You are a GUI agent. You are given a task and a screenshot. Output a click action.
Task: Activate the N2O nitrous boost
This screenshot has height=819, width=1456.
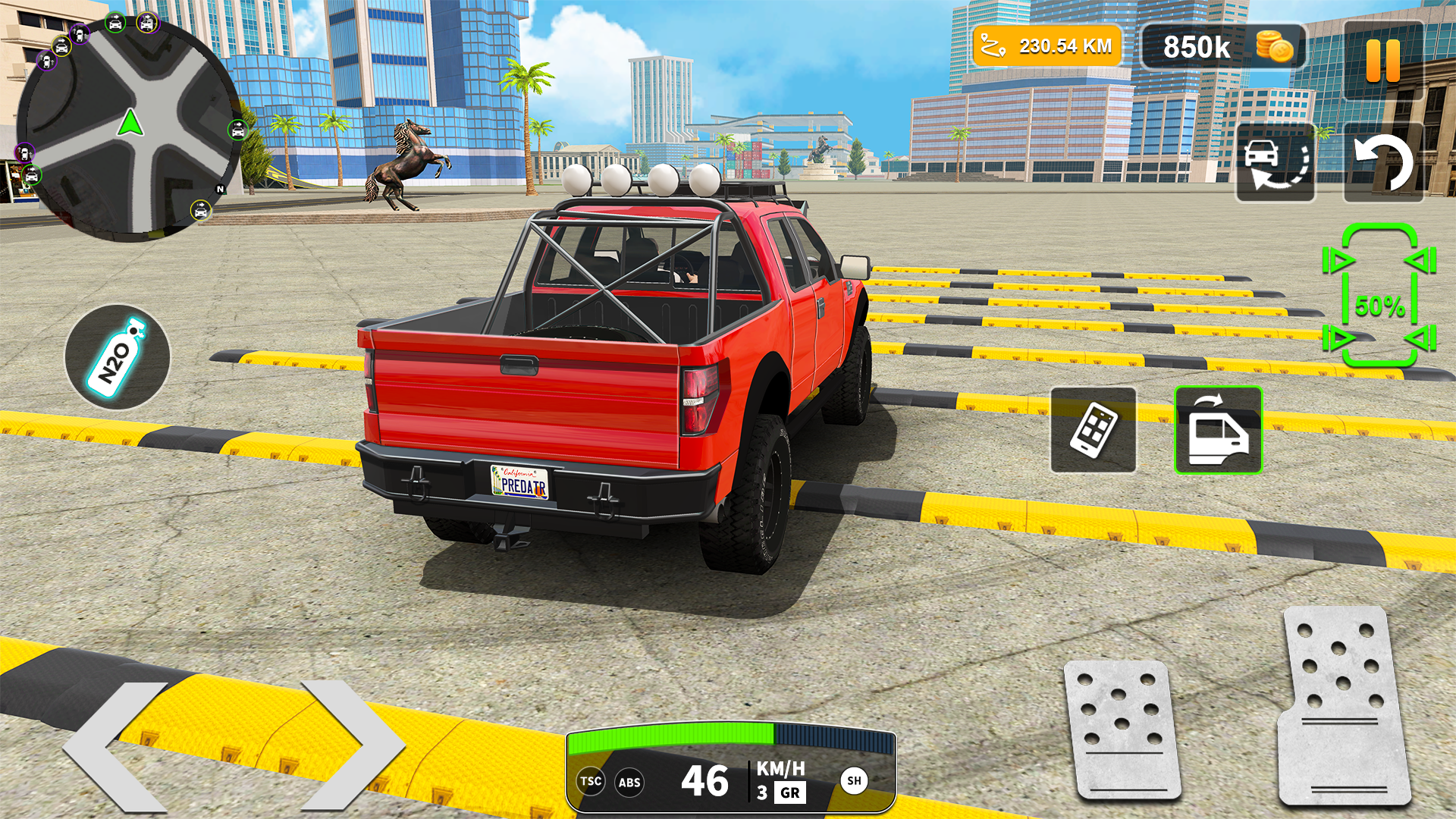point(118,356)
